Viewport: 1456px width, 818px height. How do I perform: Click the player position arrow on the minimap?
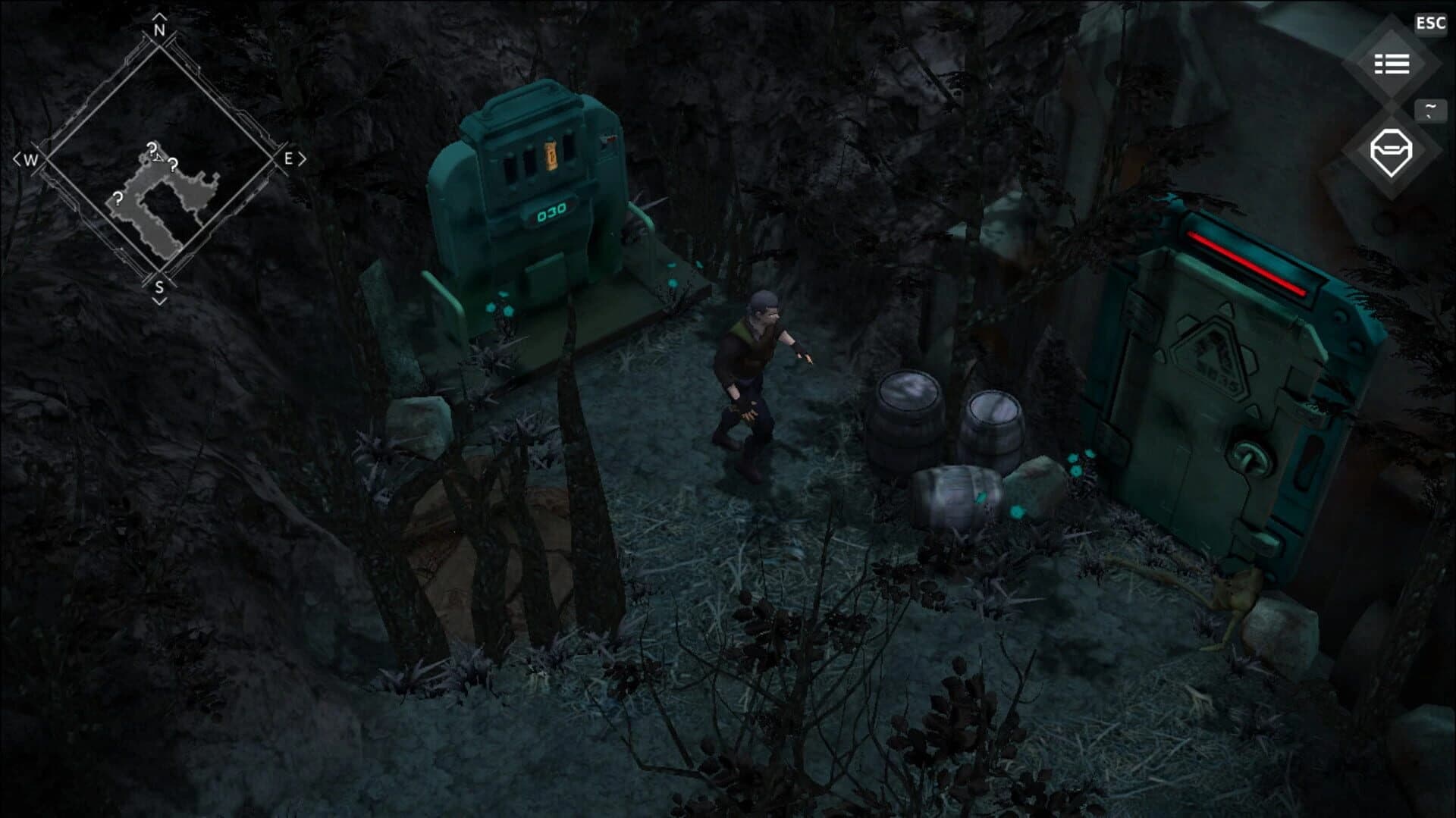[158, 158]
